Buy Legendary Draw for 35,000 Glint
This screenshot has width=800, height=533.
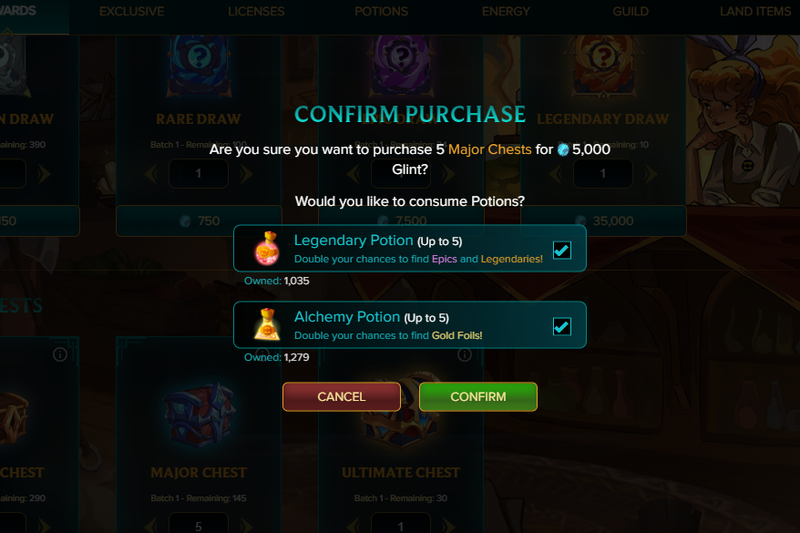point(603,221)
